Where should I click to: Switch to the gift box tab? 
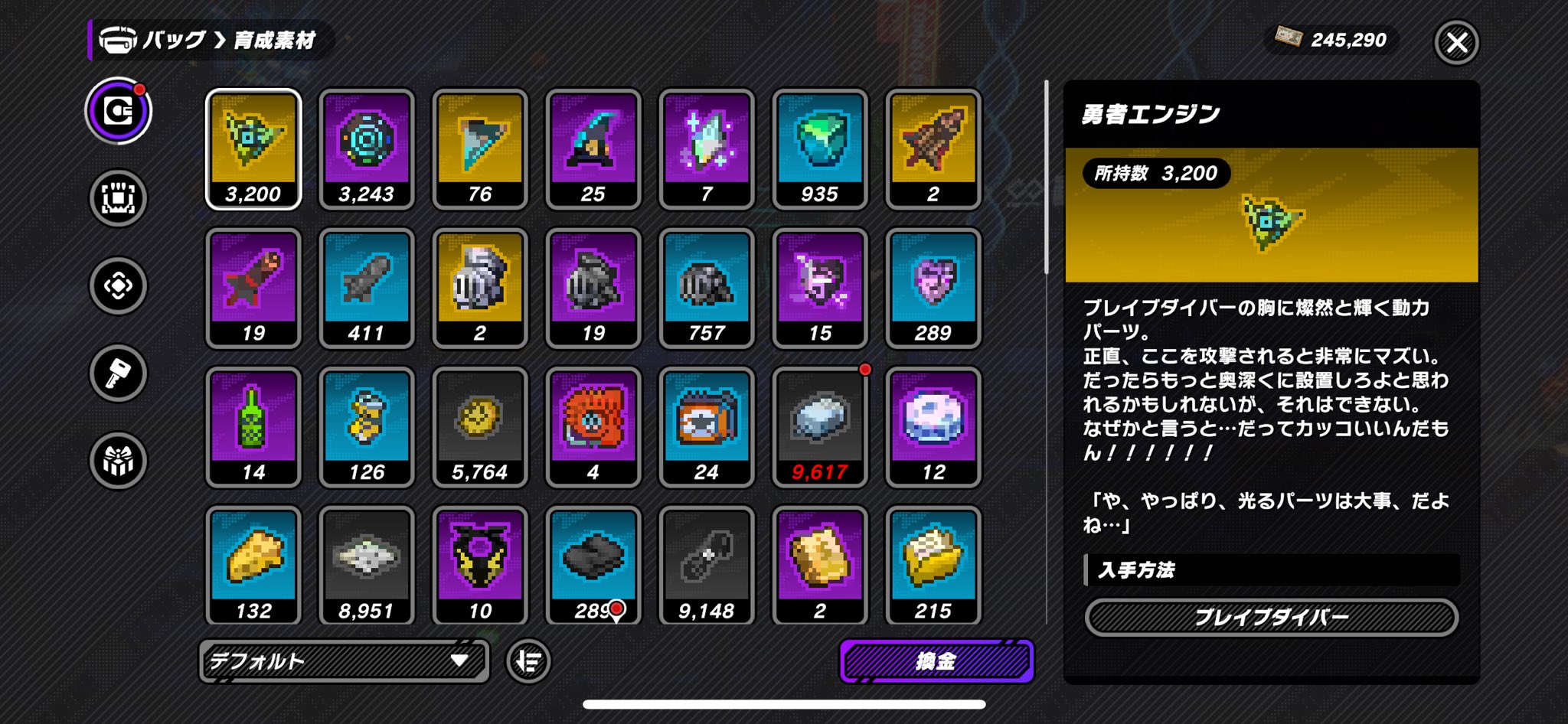coord(118,461)
